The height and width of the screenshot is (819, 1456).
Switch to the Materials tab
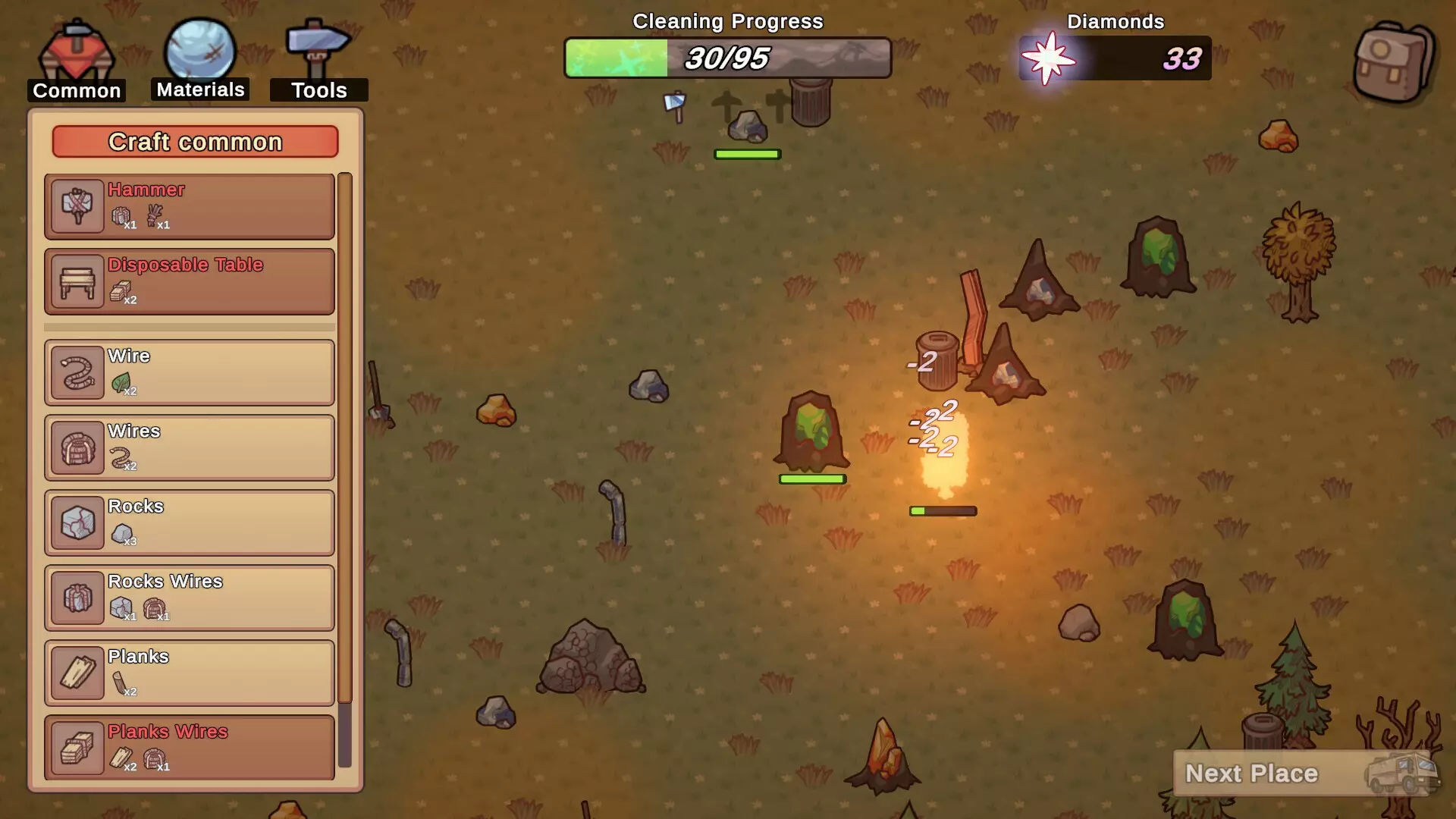[199, 53]
